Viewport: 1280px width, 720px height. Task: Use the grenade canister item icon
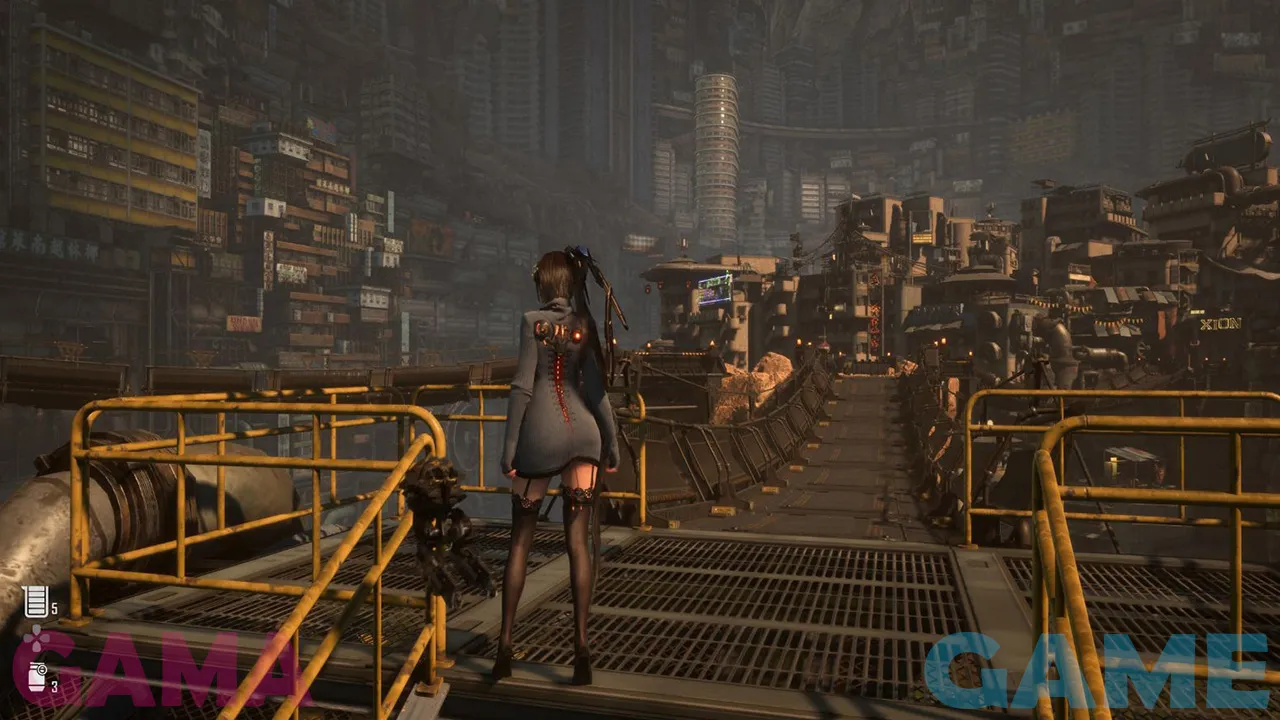pos(37,677)
